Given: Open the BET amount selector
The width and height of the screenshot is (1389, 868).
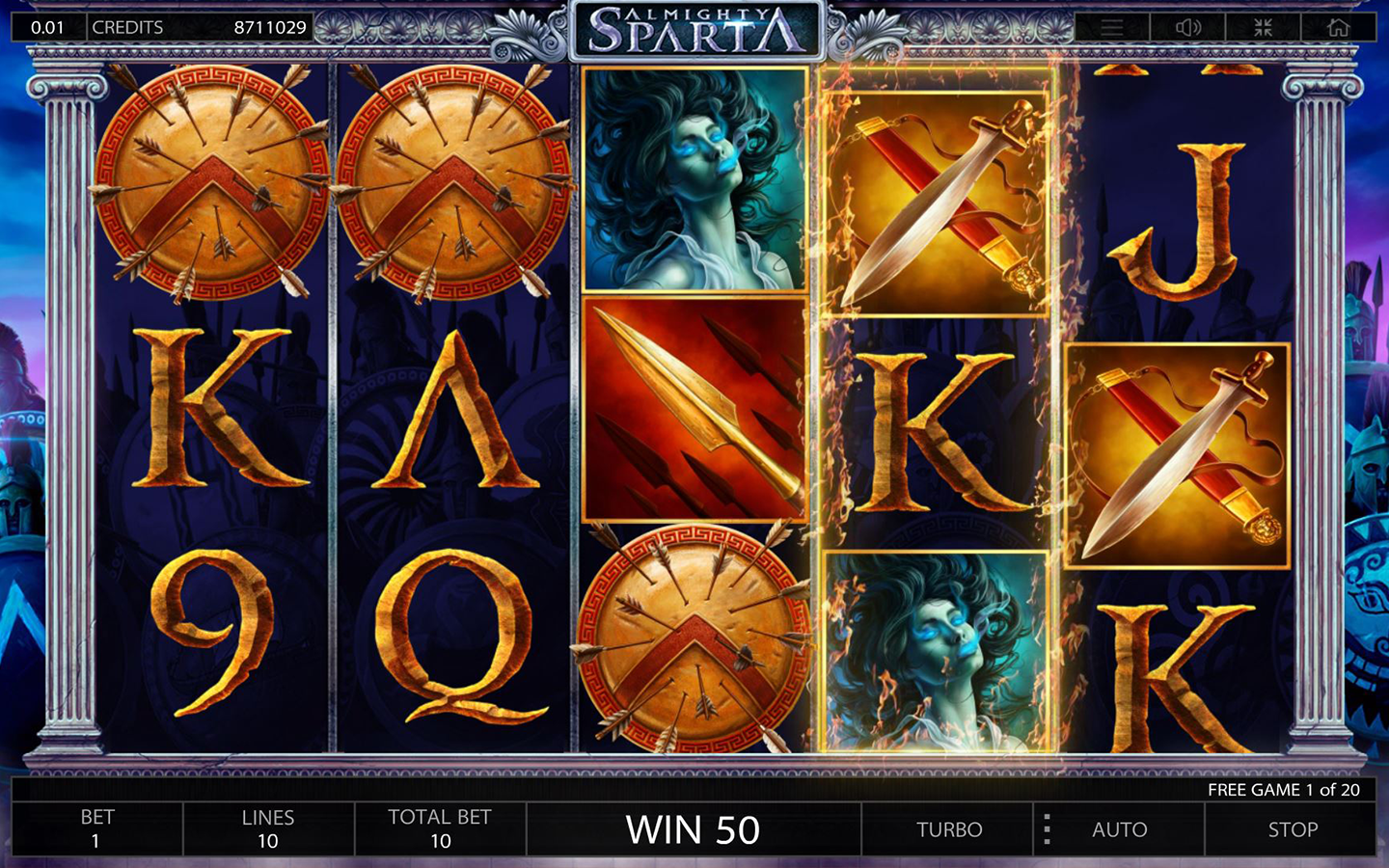Looking at the screenshot, I should [96, 827].
